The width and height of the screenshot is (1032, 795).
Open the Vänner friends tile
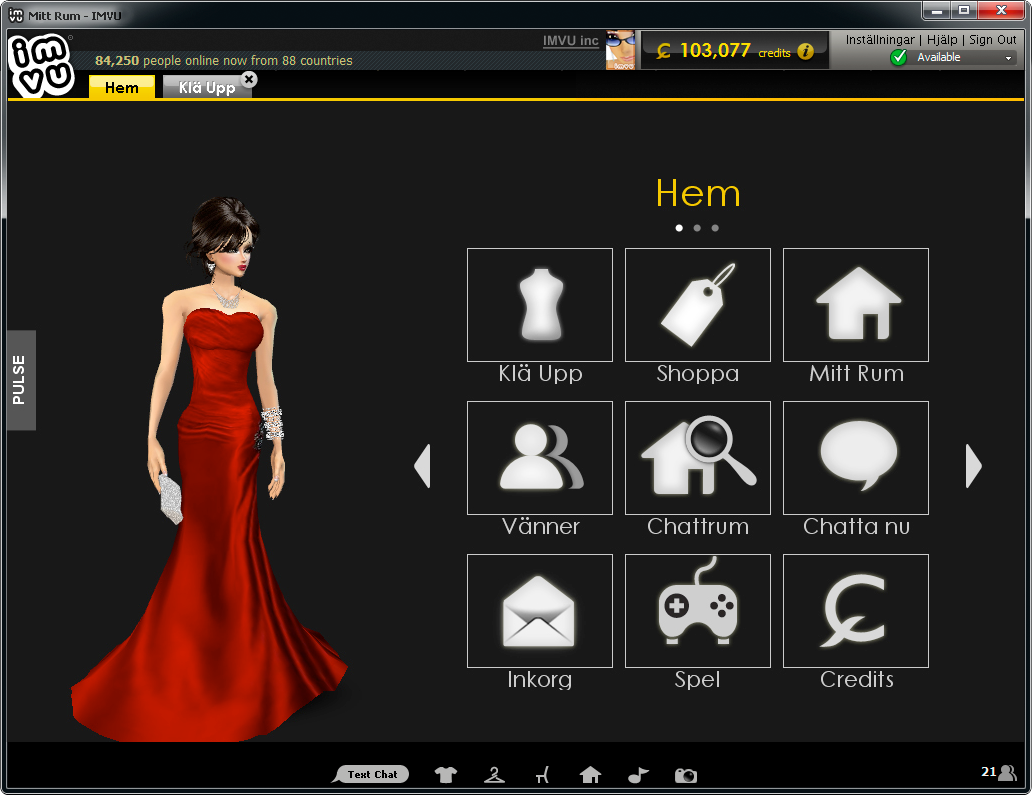pos(540,458)
